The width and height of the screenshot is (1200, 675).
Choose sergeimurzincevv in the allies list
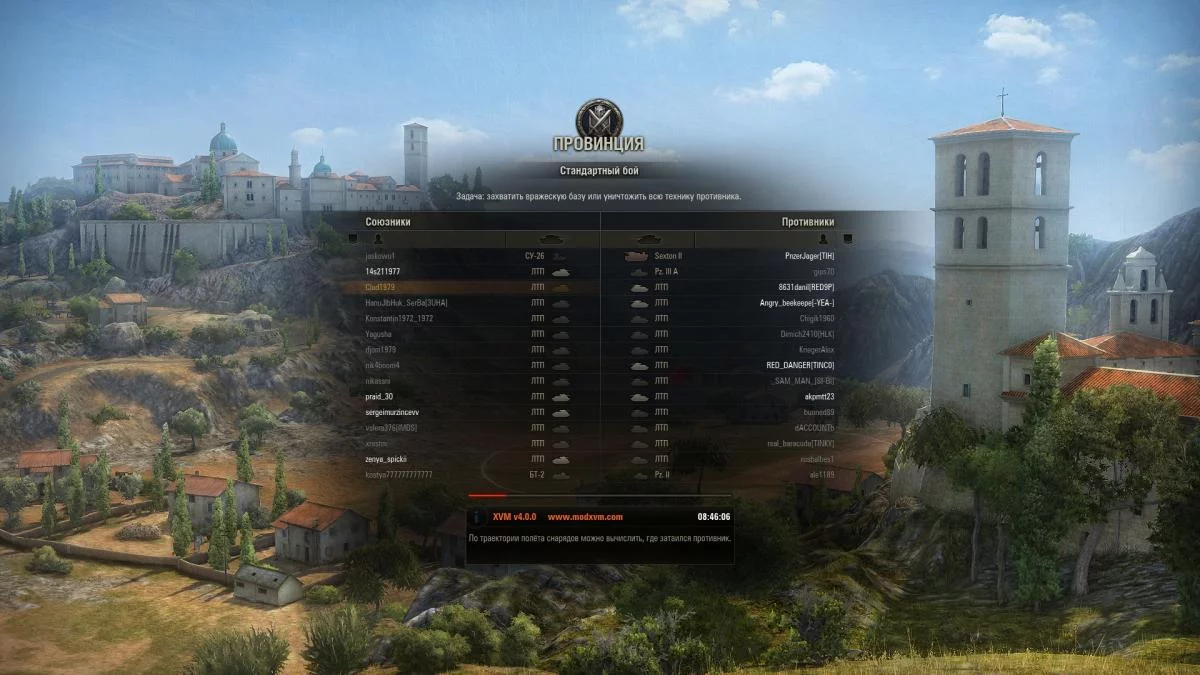tap(392, 412)
